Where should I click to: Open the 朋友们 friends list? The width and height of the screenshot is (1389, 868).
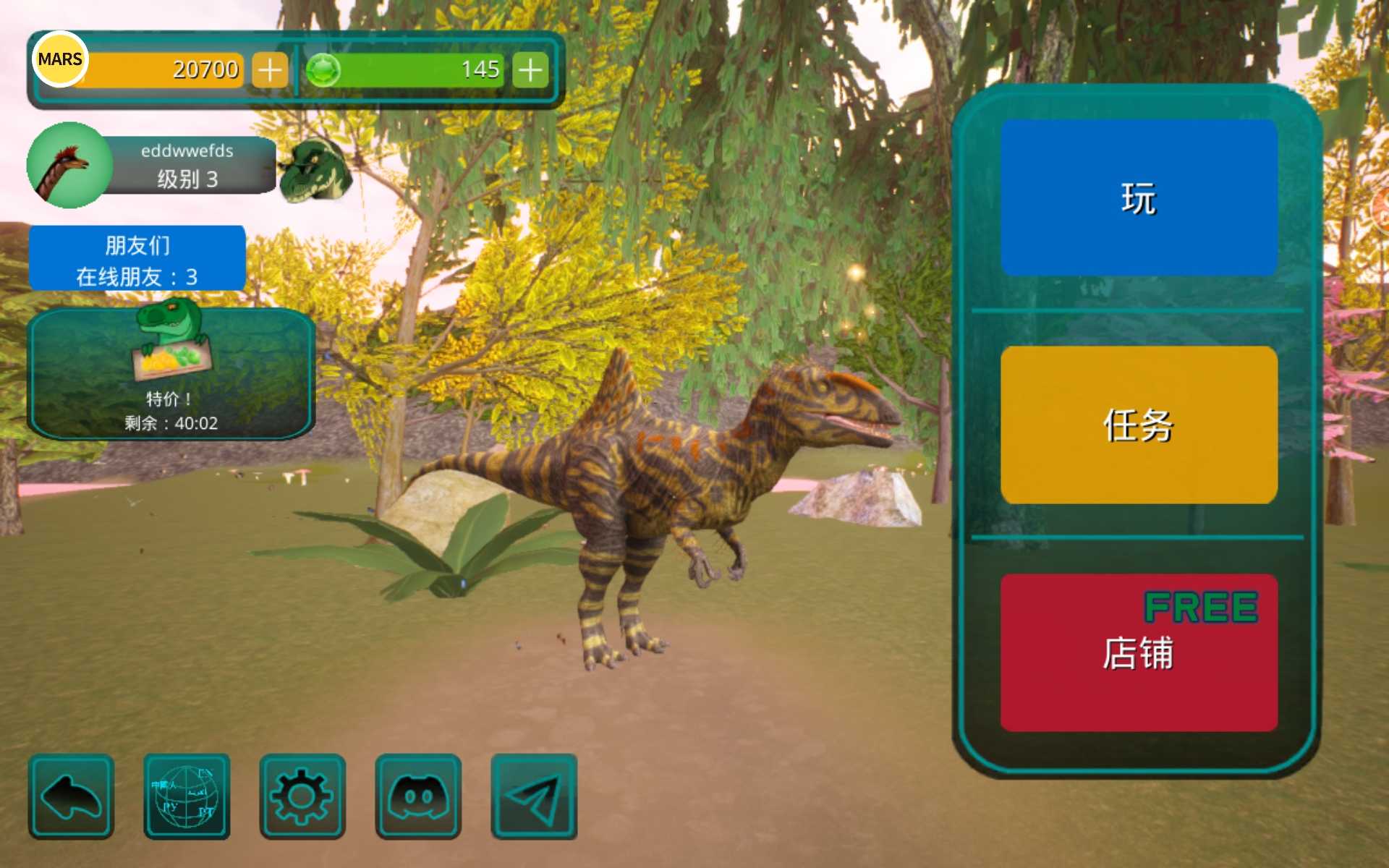[x=137, y=259]
